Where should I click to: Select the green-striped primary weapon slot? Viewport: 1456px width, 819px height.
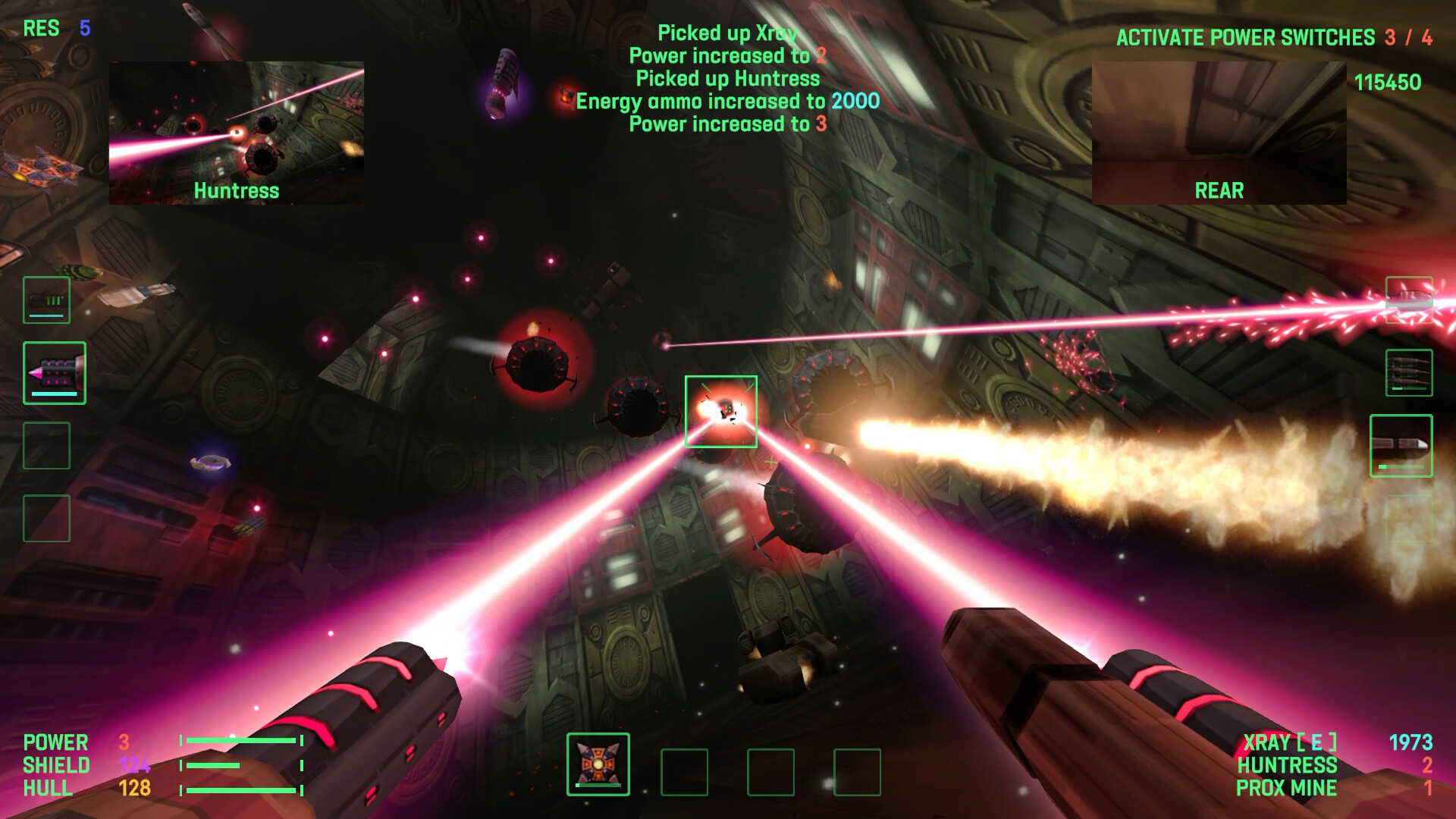click(x=46, y=300)
